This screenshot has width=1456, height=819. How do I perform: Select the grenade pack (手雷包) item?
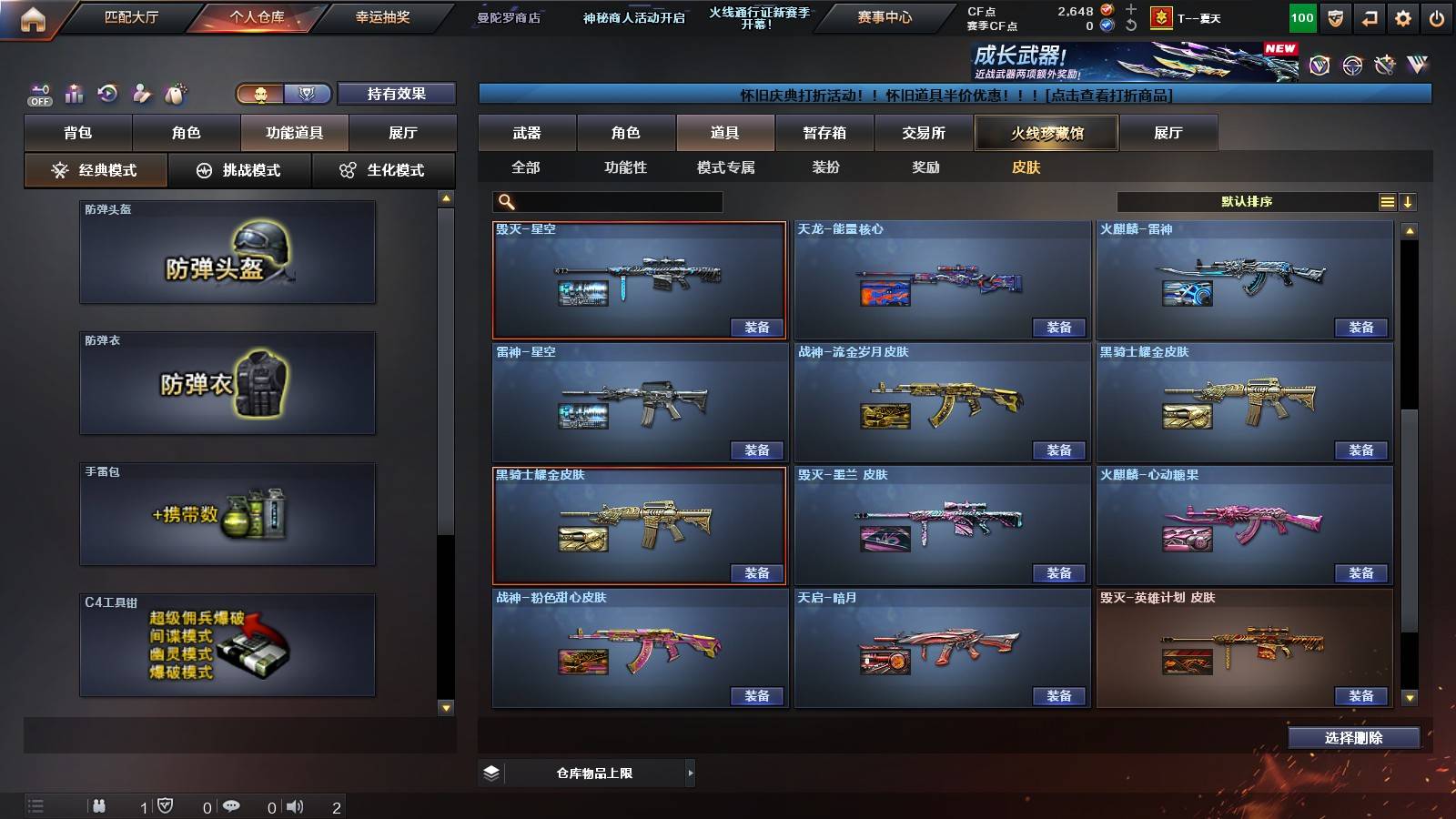(x=227, y=514)
